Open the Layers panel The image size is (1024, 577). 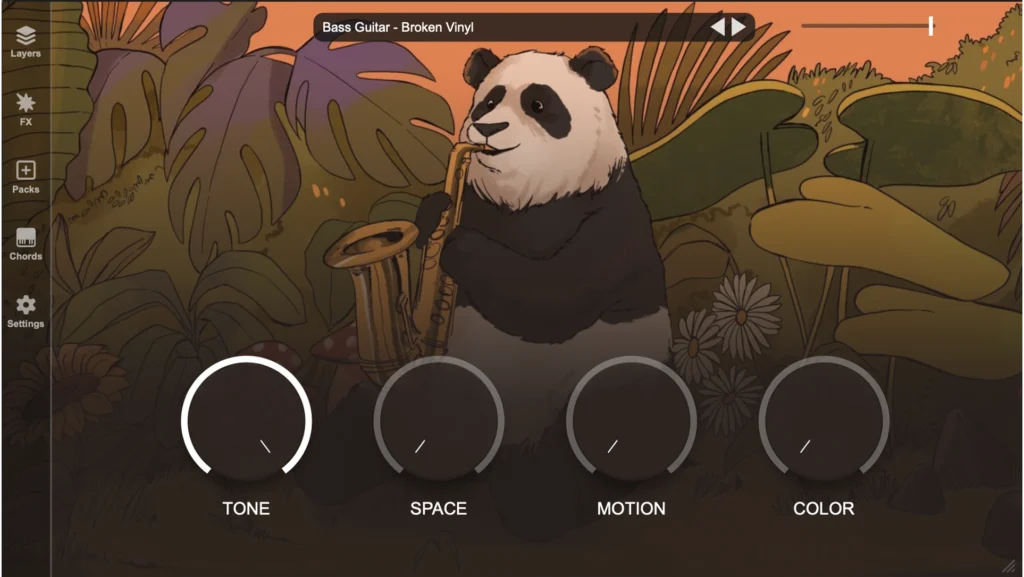26,41
